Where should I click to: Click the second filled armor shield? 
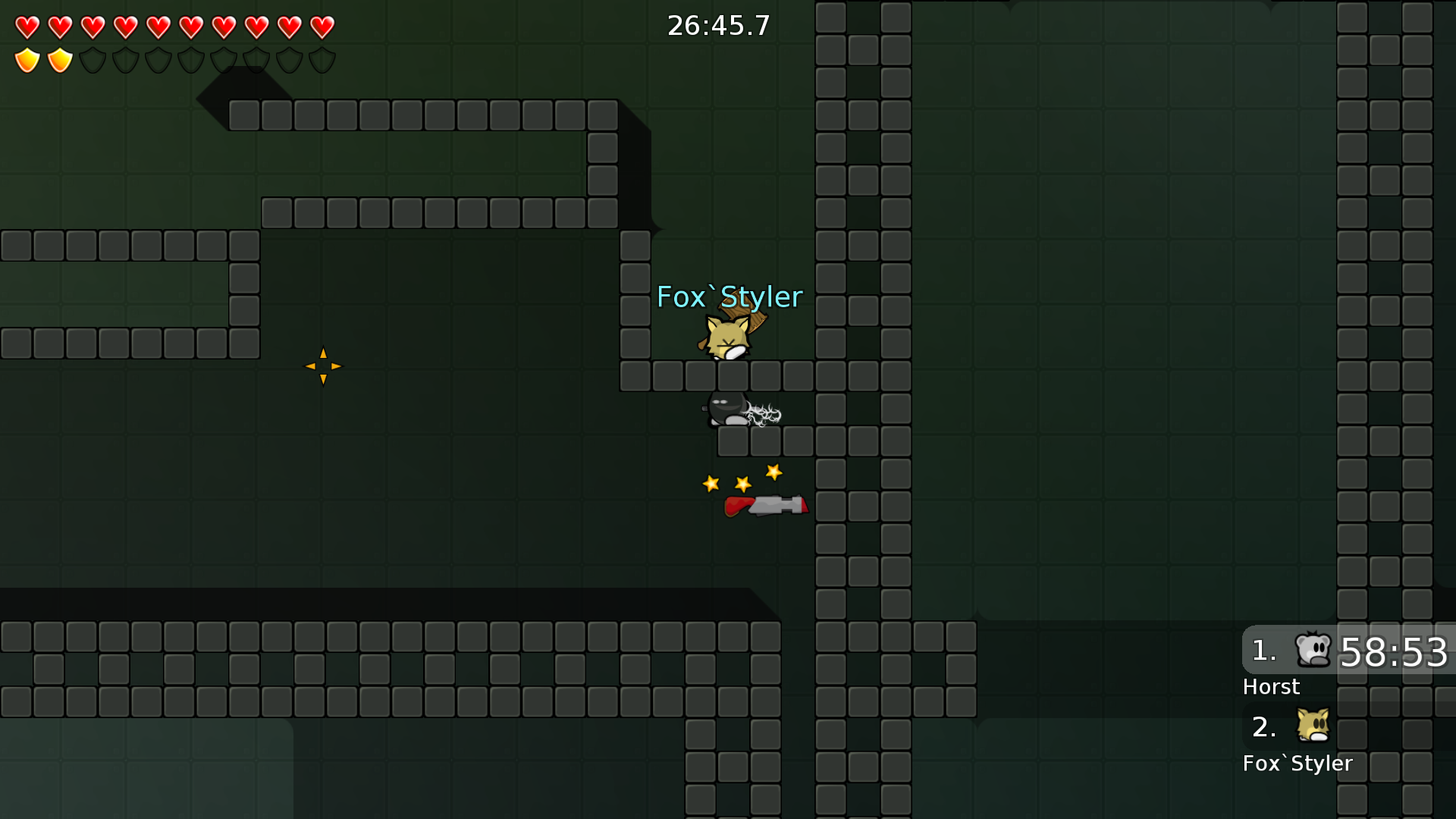coord(59,59)
